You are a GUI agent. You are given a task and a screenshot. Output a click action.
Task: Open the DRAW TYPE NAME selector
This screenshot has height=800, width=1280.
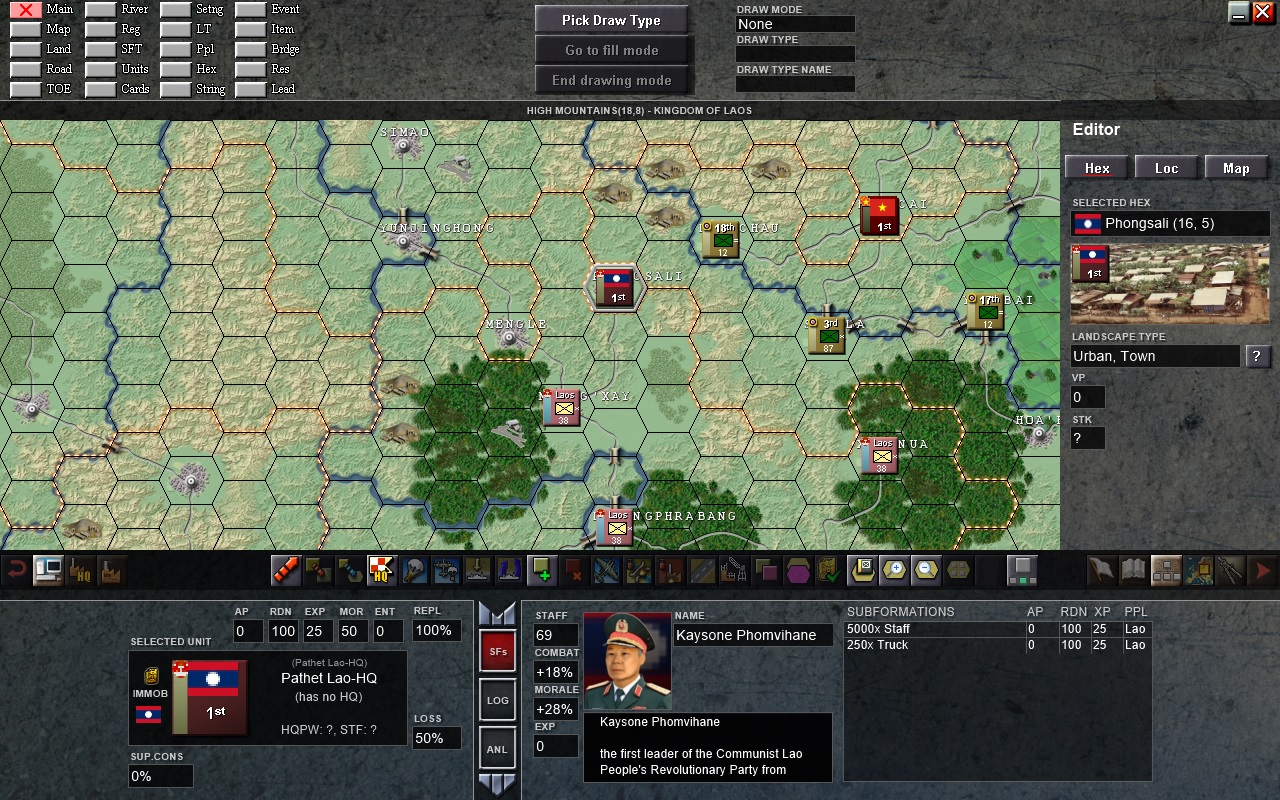click(795, 83)
